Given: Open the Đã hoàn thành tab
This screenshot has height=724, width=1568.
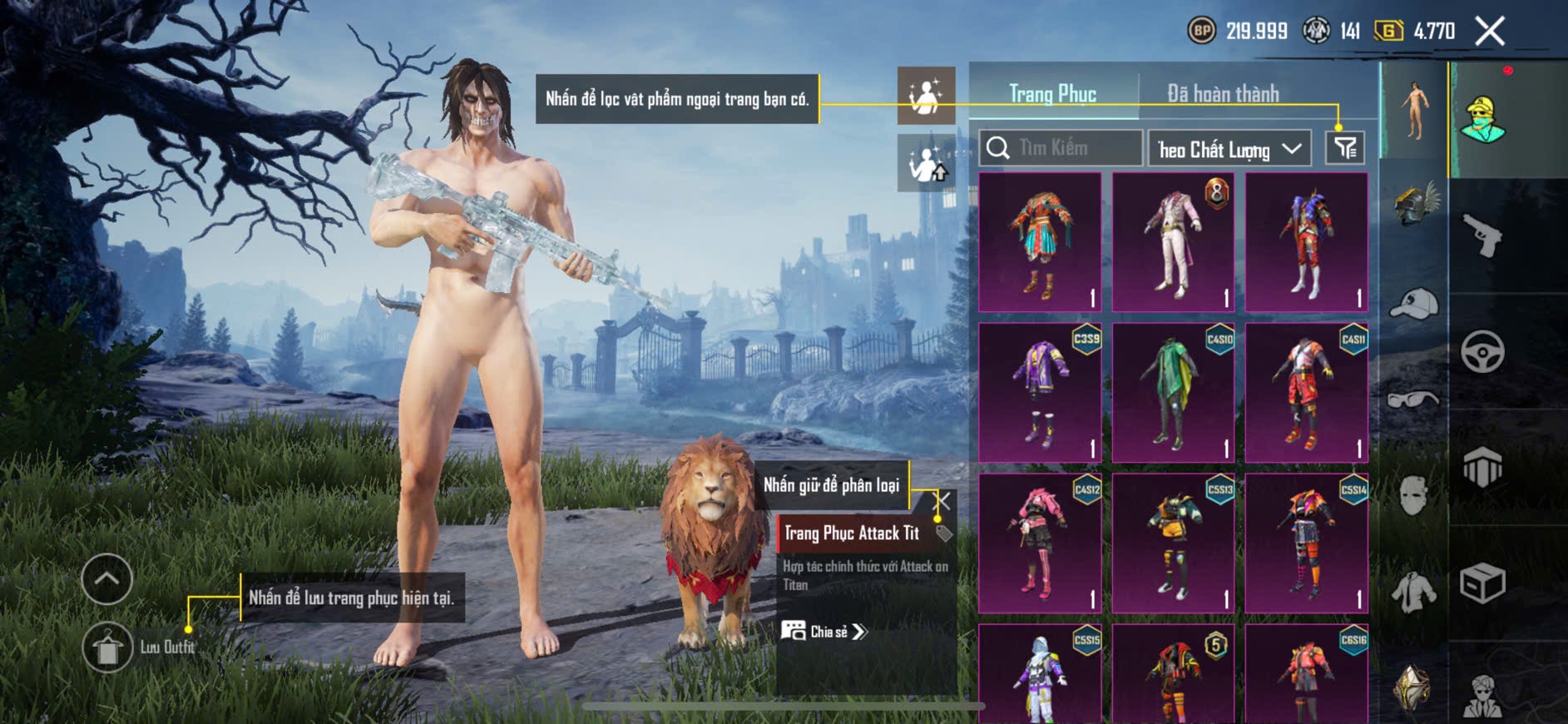Looking at the screenshot, I should (1223, 94).
